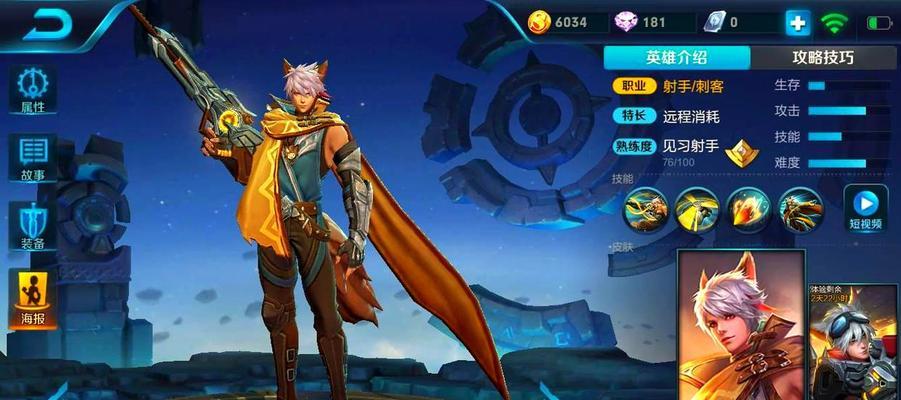Select the first skill icon with yellow scarf
Image resolution: width=901 pixels, height=400 pixels.
[x=646, y=209]
